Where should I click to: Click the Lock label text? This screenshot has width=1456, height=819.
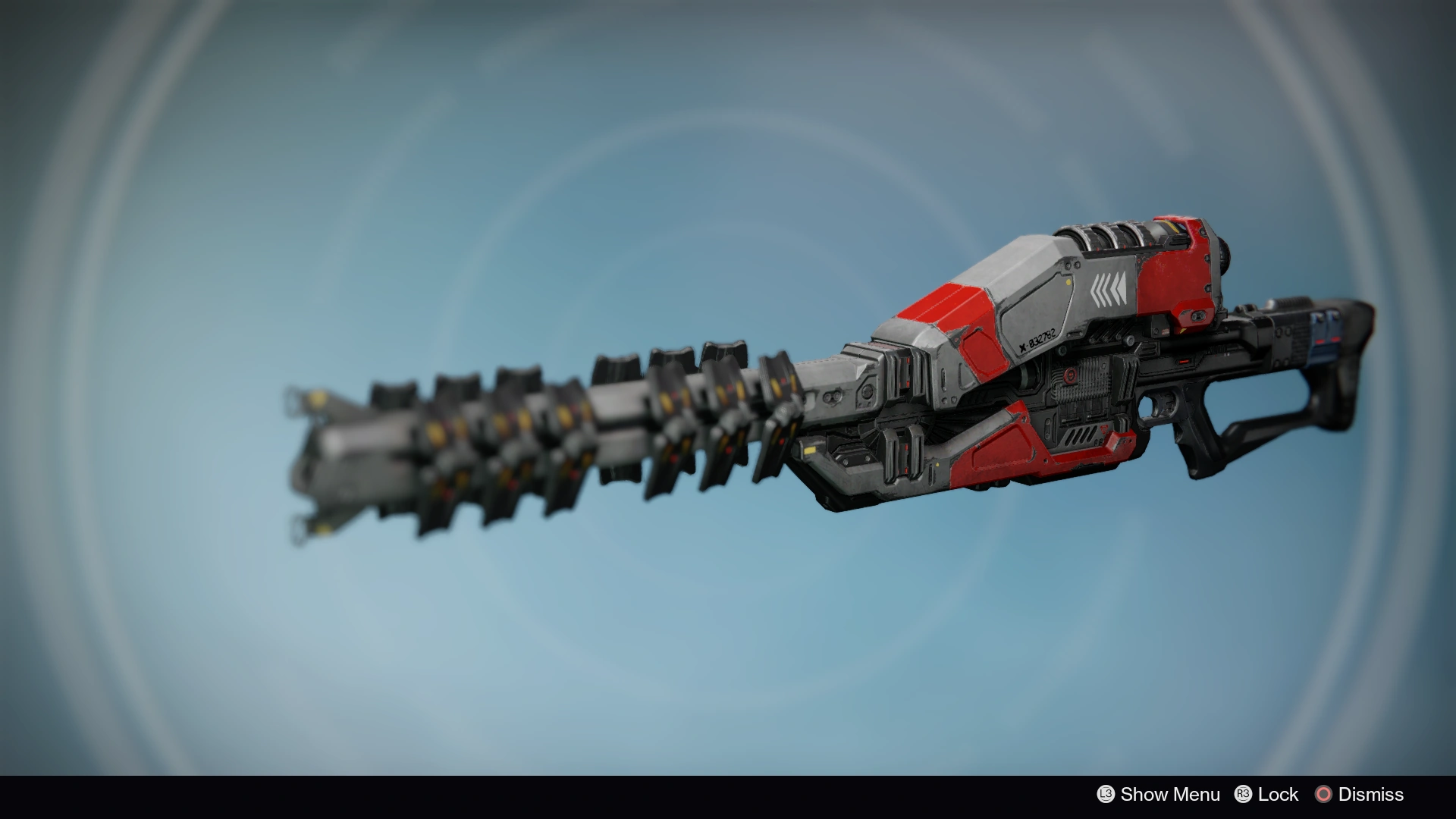[1277, 794]
